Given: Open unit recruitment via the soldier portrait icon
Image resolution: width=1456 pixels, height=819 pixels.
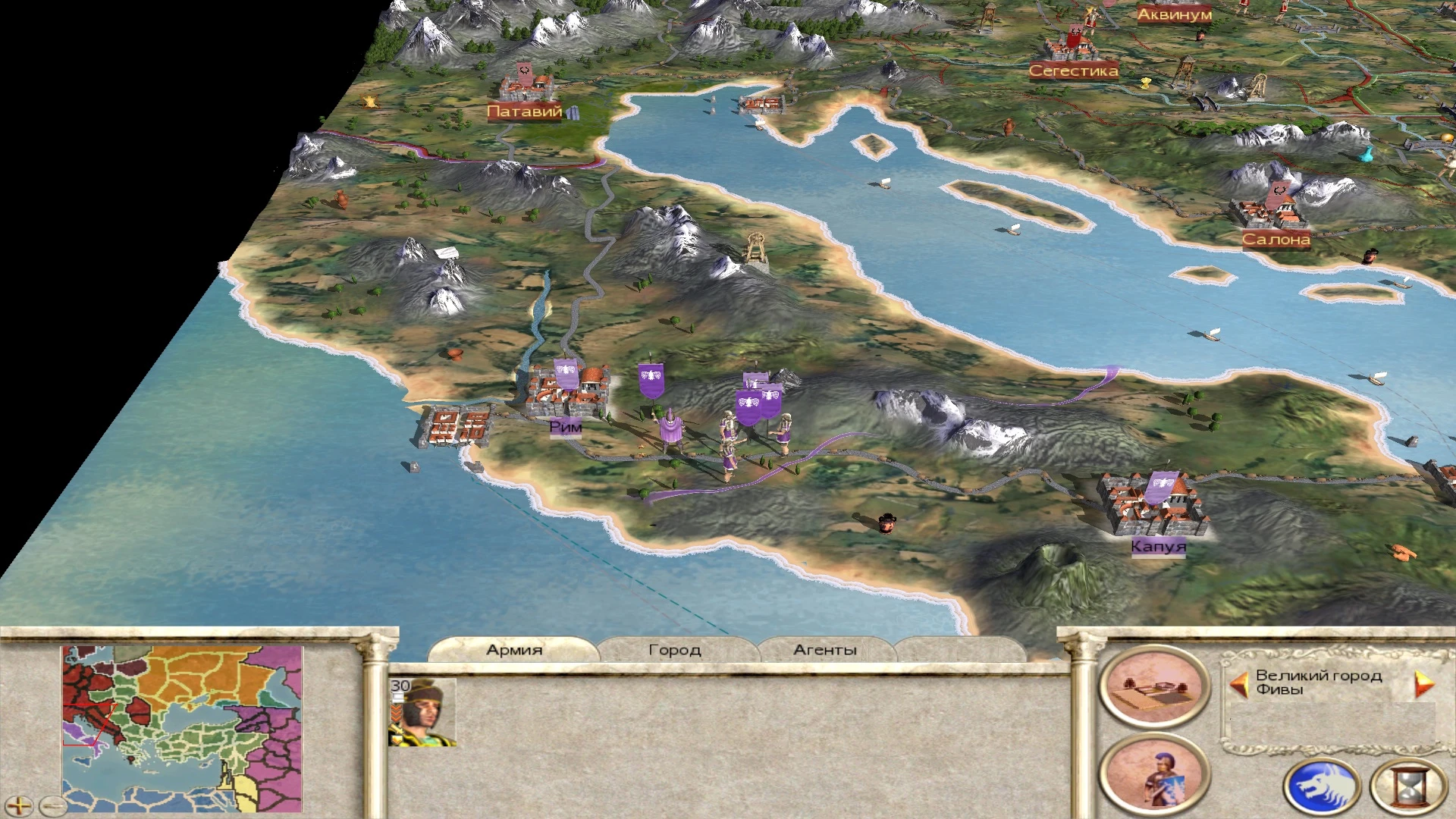Looking at the screenshot, I should (1155, 772).
